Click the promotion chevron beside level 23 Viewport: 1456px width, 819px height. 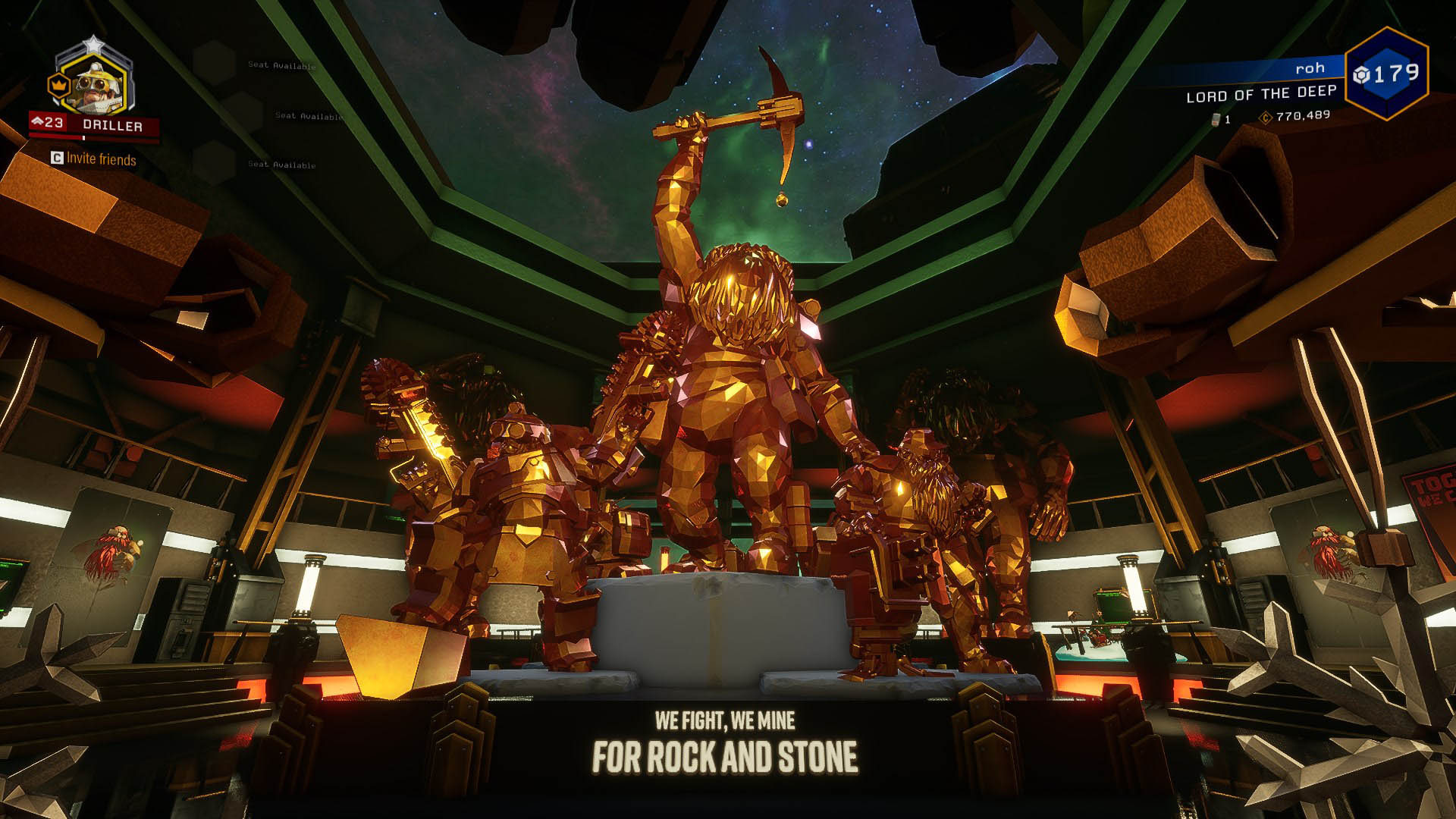38,121
